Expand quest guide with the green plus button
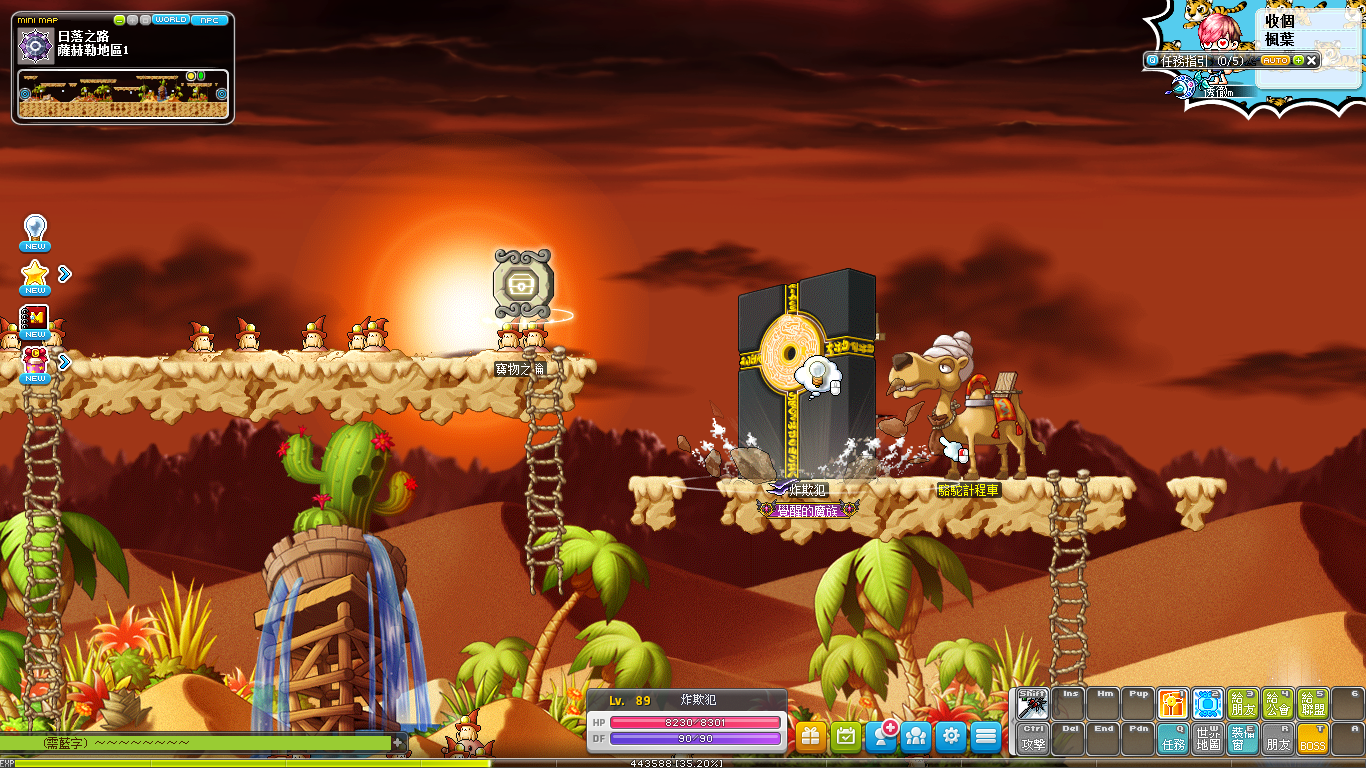The image size is (1366, 768). point(1298,61)
